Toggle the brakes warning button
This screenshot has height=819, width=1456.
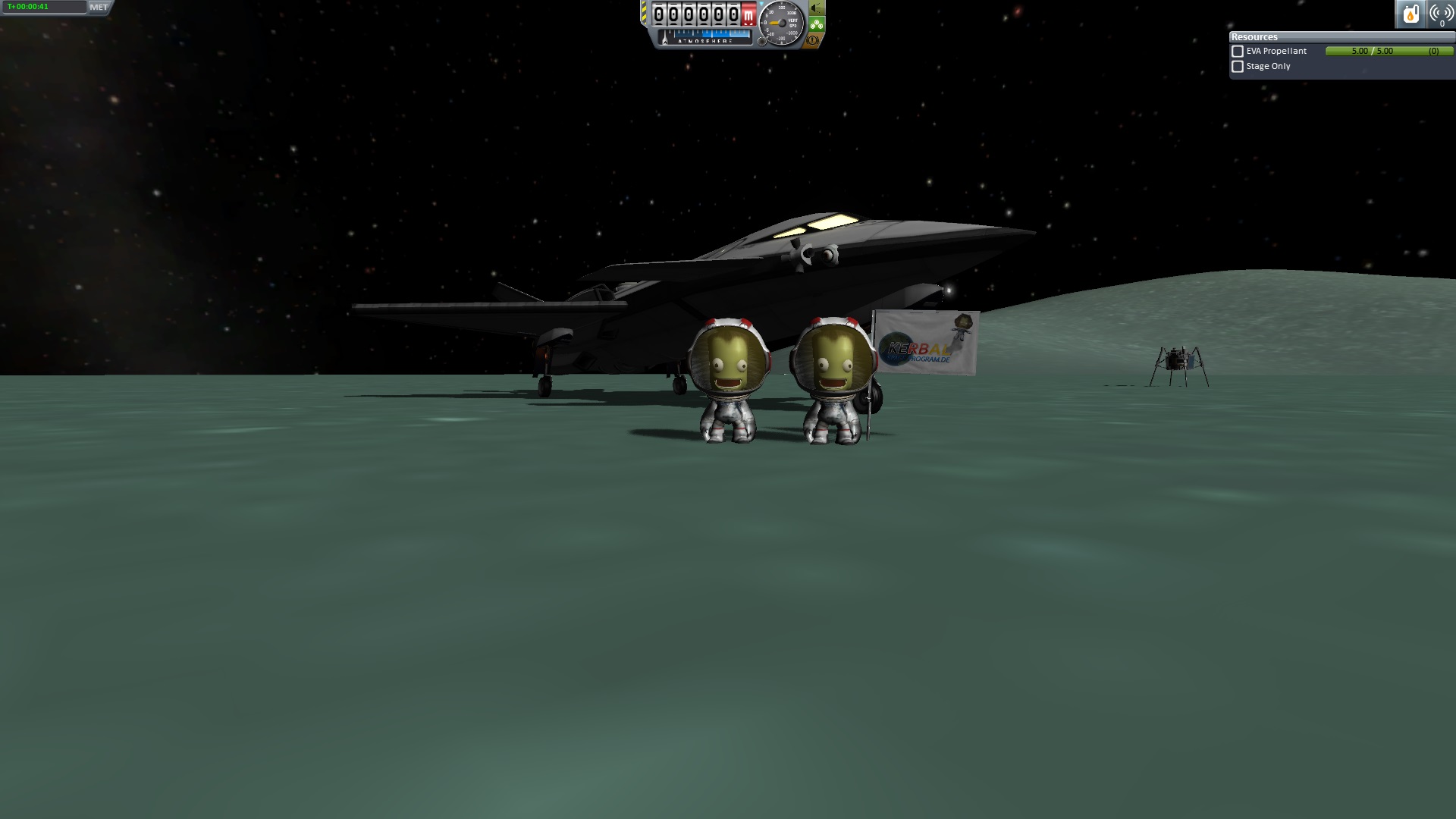(814, 41)
